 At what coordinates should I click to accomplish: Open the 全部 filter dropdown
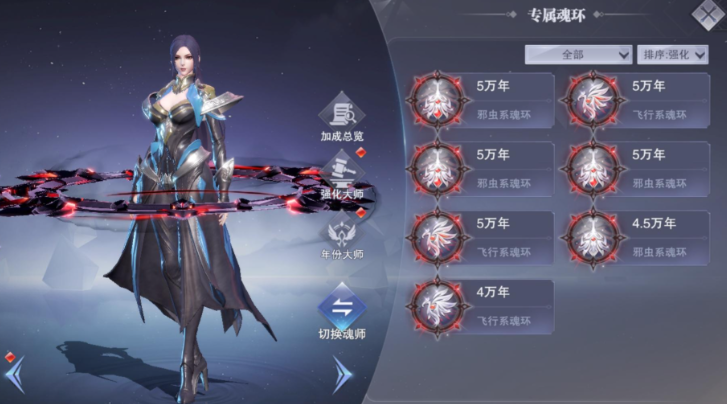(578, 53)
